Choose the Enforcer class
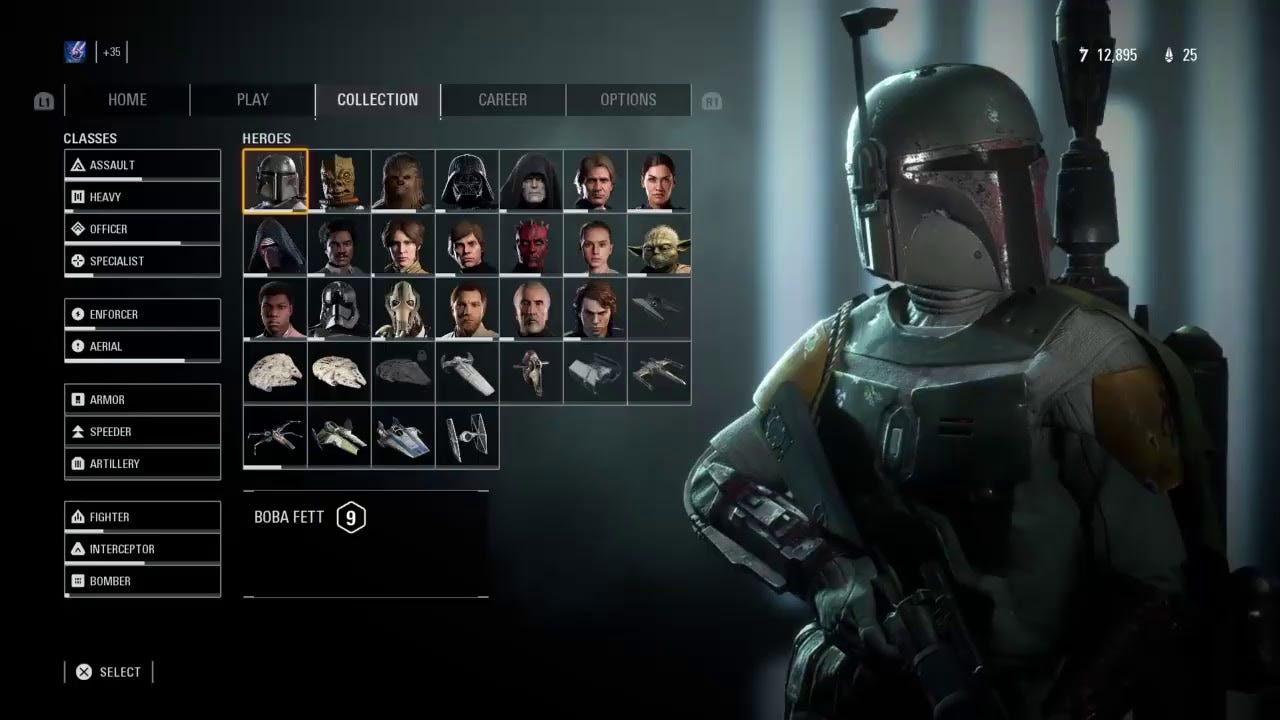 coord(142,314)
